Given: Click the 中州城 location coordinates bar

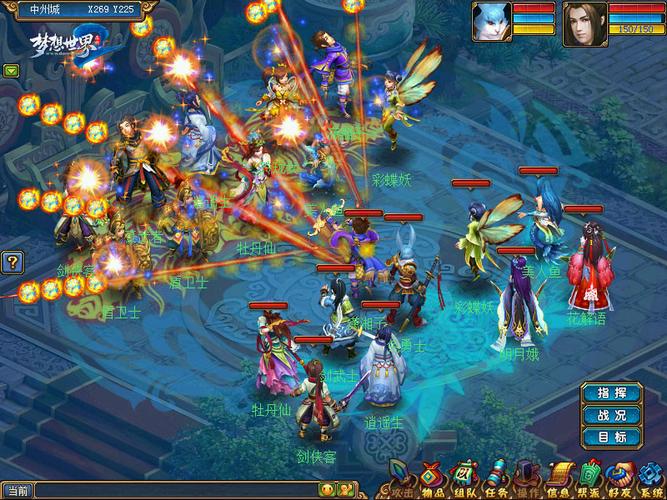Looking at the screenshot, I should [68, 8].
